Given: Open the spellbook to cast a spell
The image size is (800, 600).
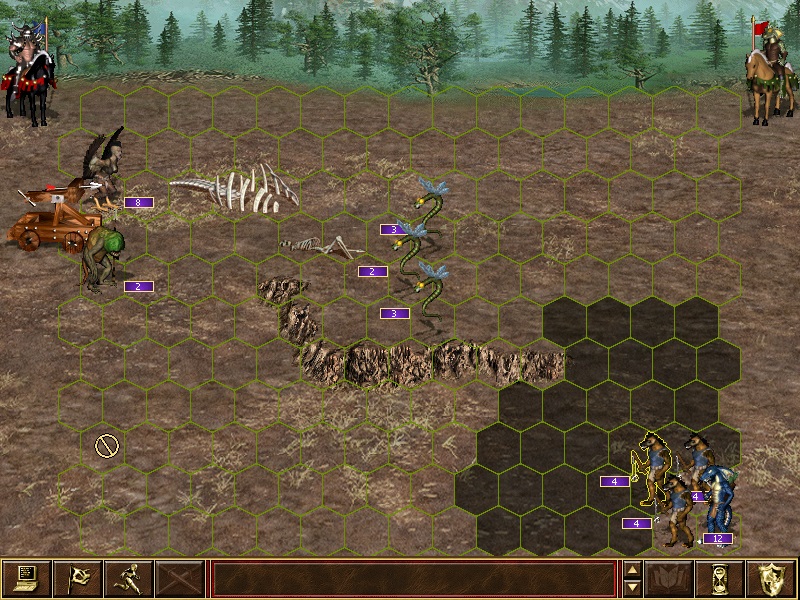Looking at the screenshot, I should click(x=670, y=579).
